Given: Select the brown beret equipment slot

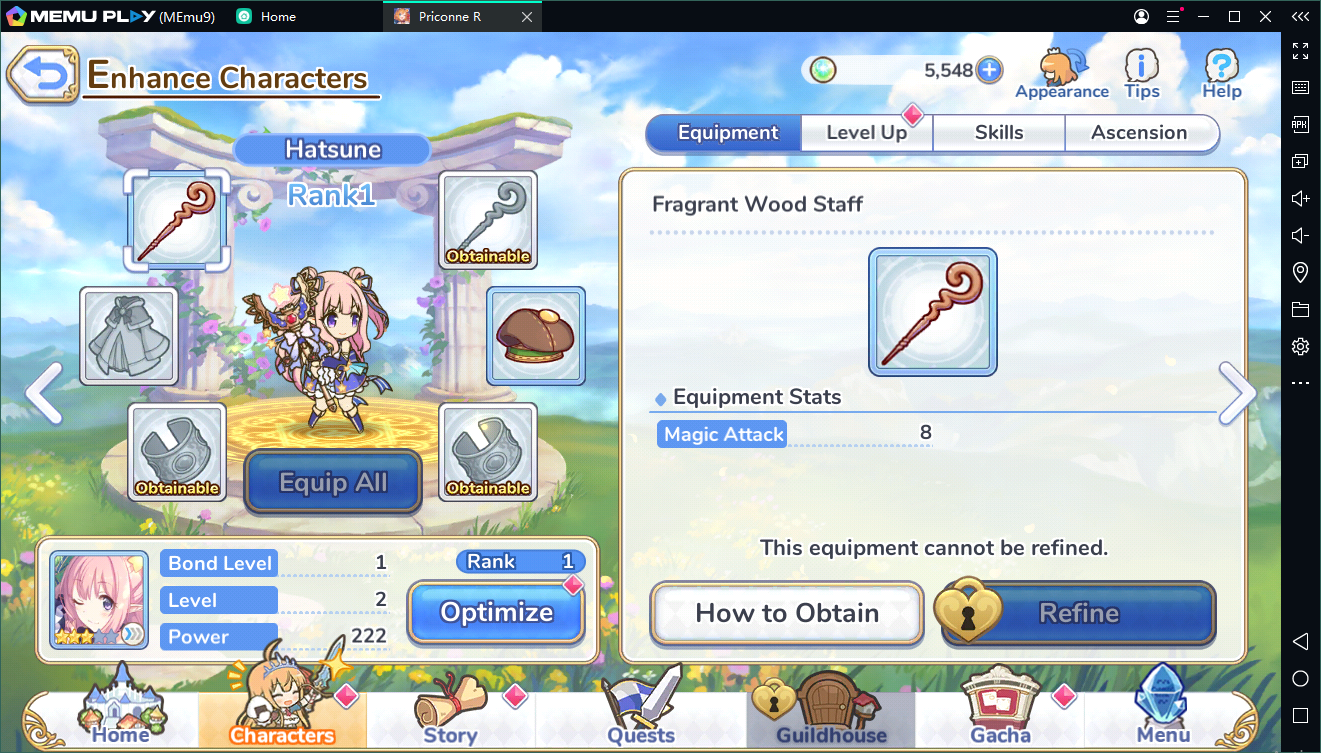Looking at the screenshot, I should click(x=536, y=336).
